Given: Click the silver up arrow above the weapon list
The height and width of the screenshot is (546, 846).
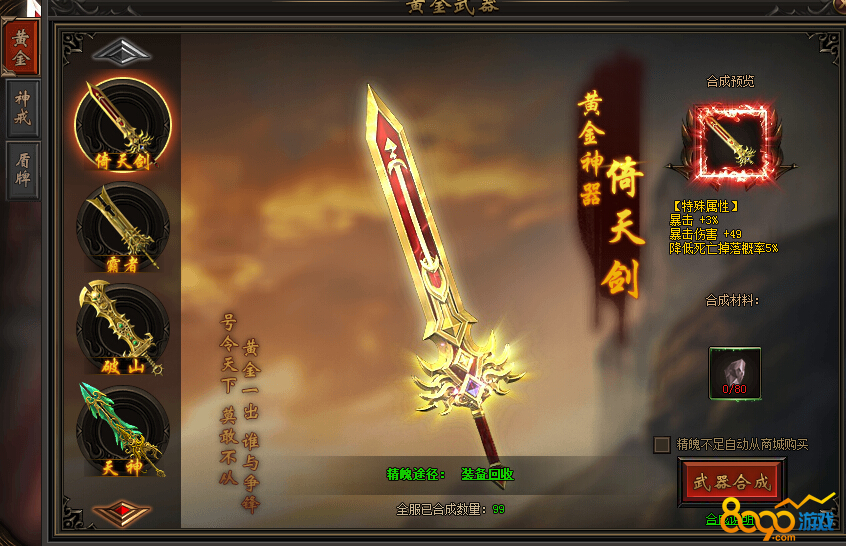Looking at the screenshot, I should click(122, 51).
